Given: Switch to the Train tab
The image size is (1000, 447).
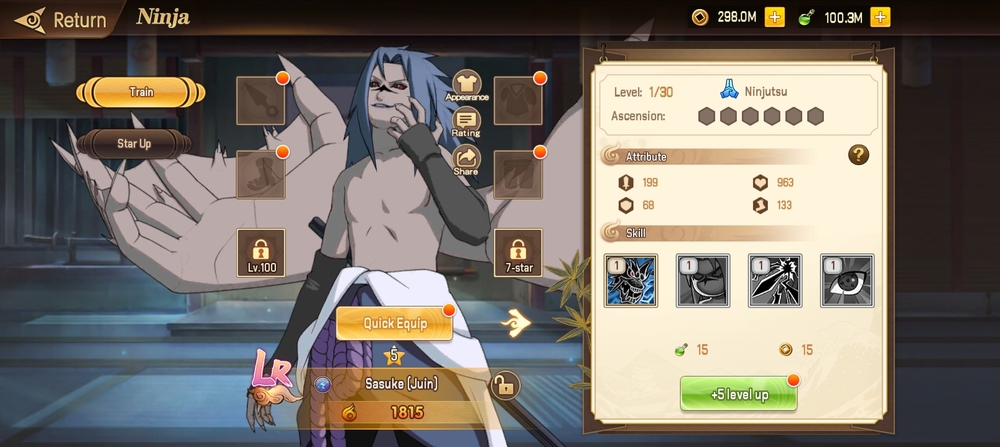Looking at the screenshot, I should click(x=141, y=93).
